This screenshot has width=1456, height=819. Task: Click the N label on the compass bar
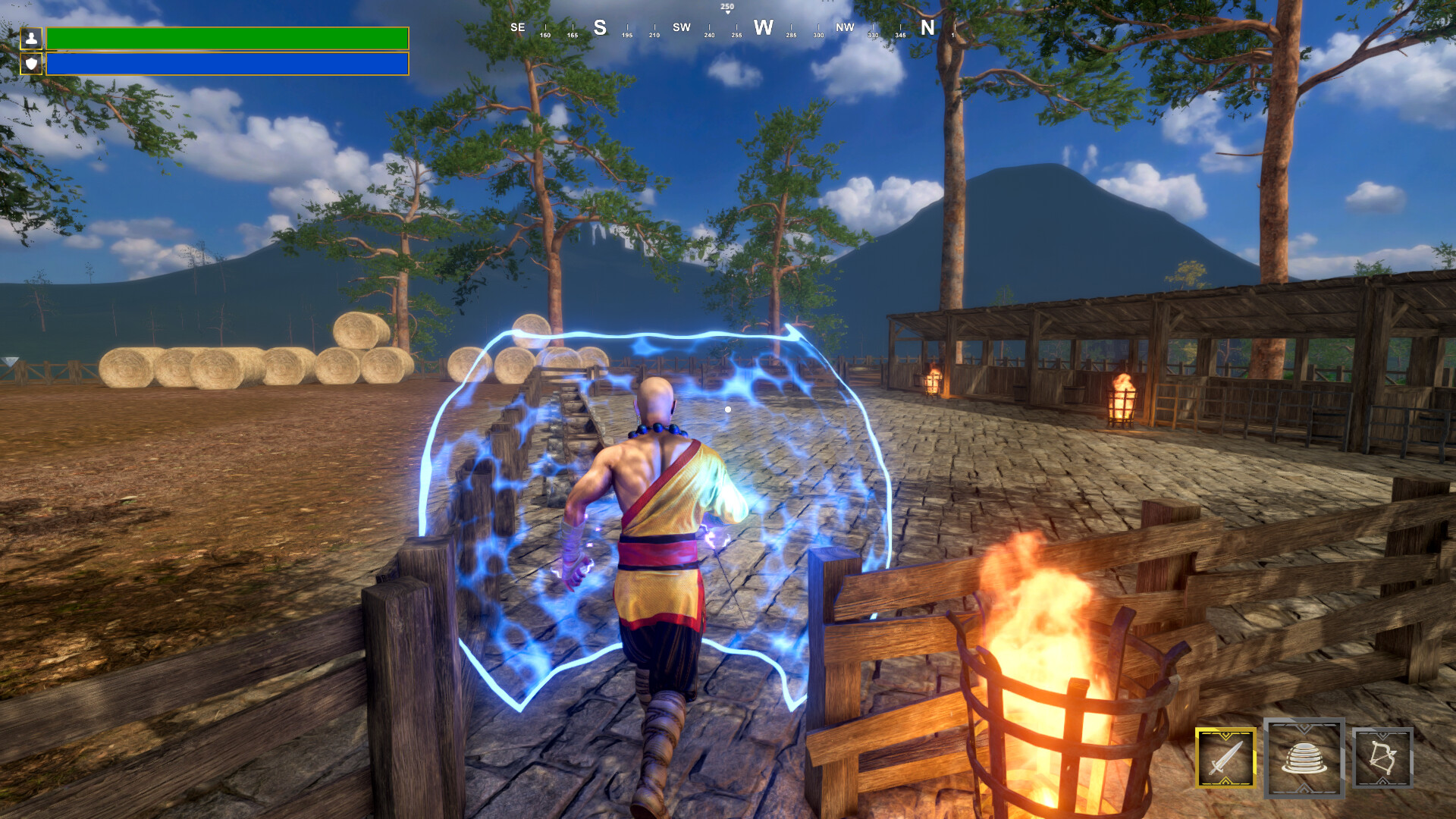pos(926,27)
